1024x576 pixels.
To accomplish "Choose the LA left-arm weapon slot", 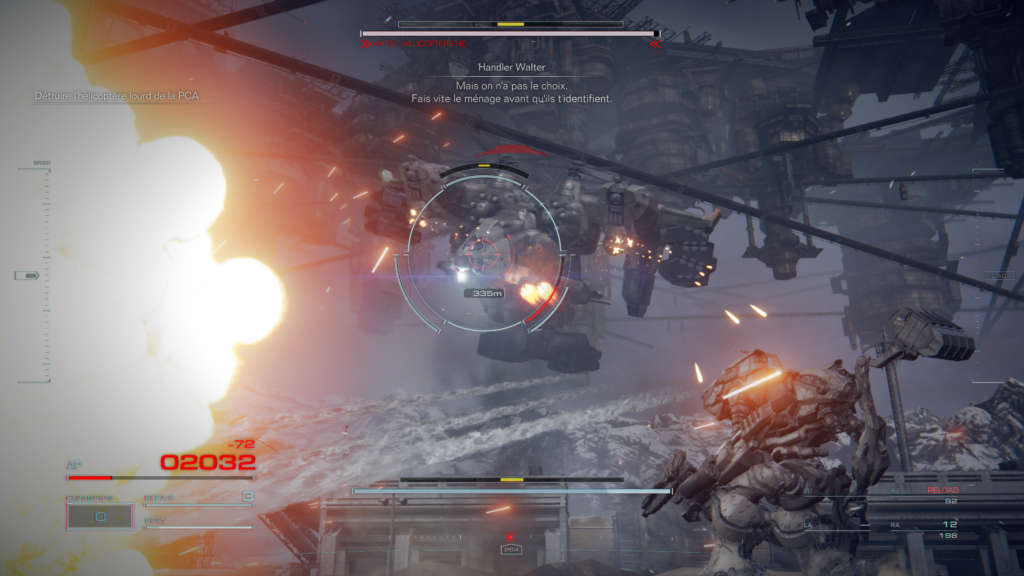I will pyautogui.click(x=830, y=525).
